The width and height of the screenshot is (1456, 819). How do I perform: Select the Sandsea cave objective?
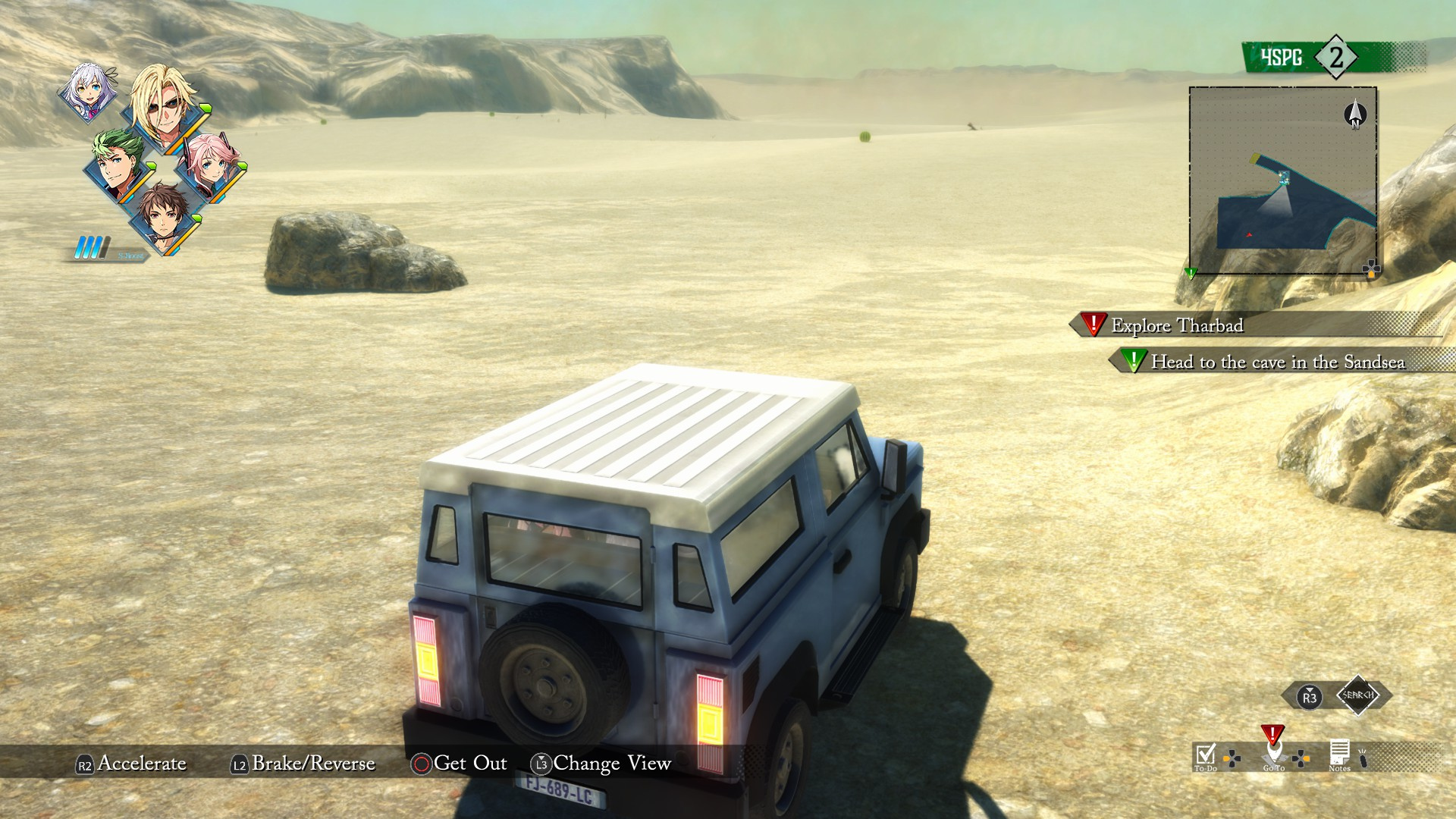point(1277,362)
